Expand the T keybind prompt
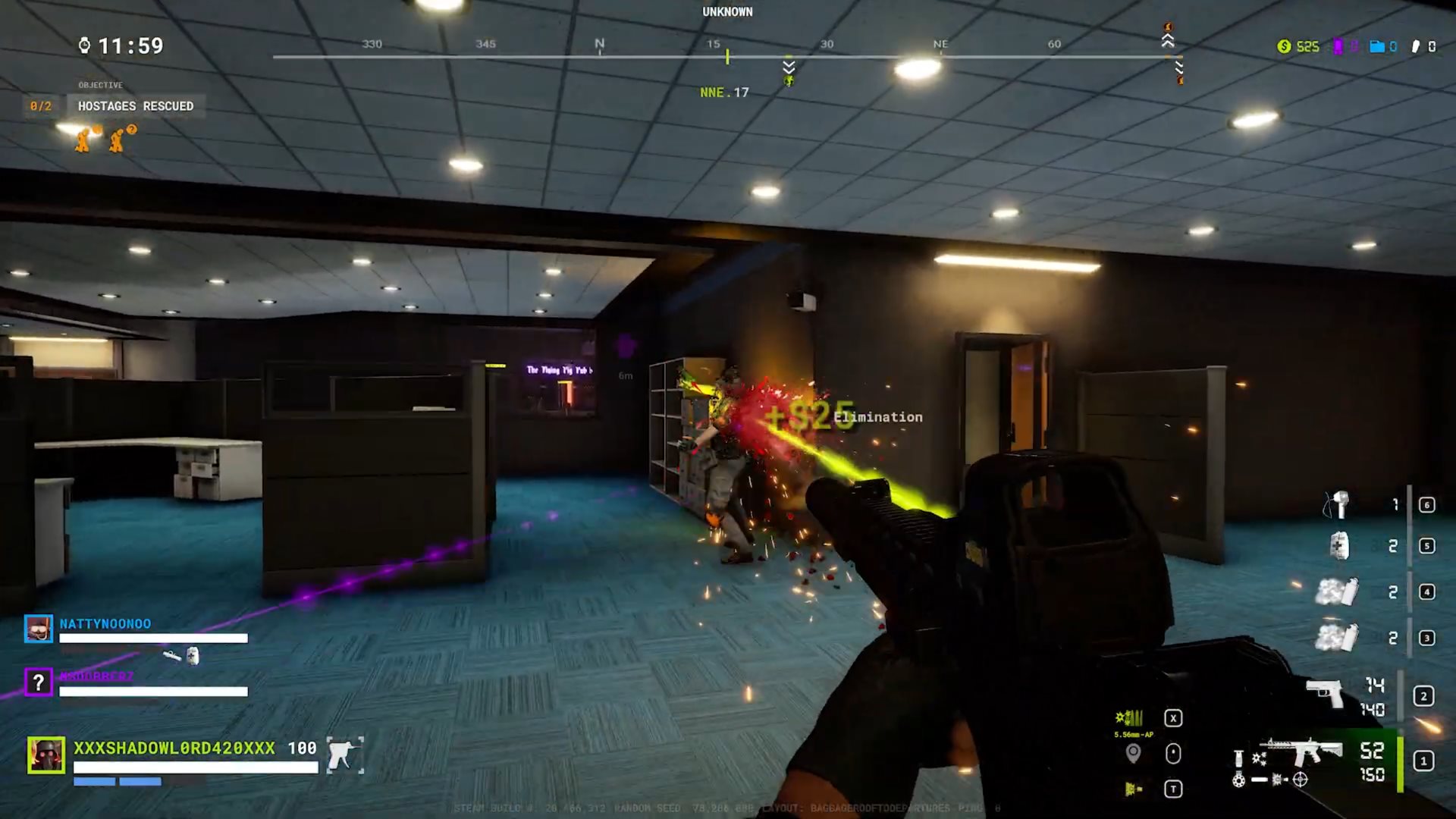This screenshot has width=1456, height=819. (1172, 789)
